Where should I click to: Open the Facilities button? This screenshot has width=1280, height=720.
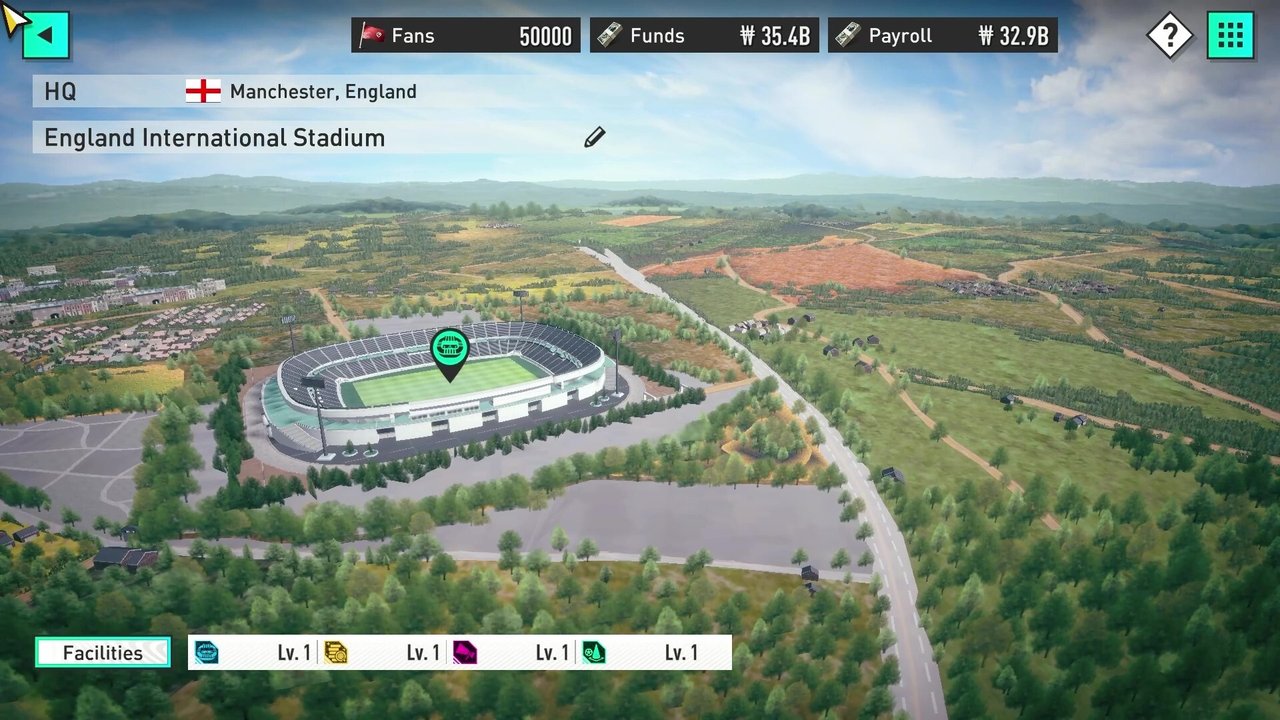click(103, 653)
